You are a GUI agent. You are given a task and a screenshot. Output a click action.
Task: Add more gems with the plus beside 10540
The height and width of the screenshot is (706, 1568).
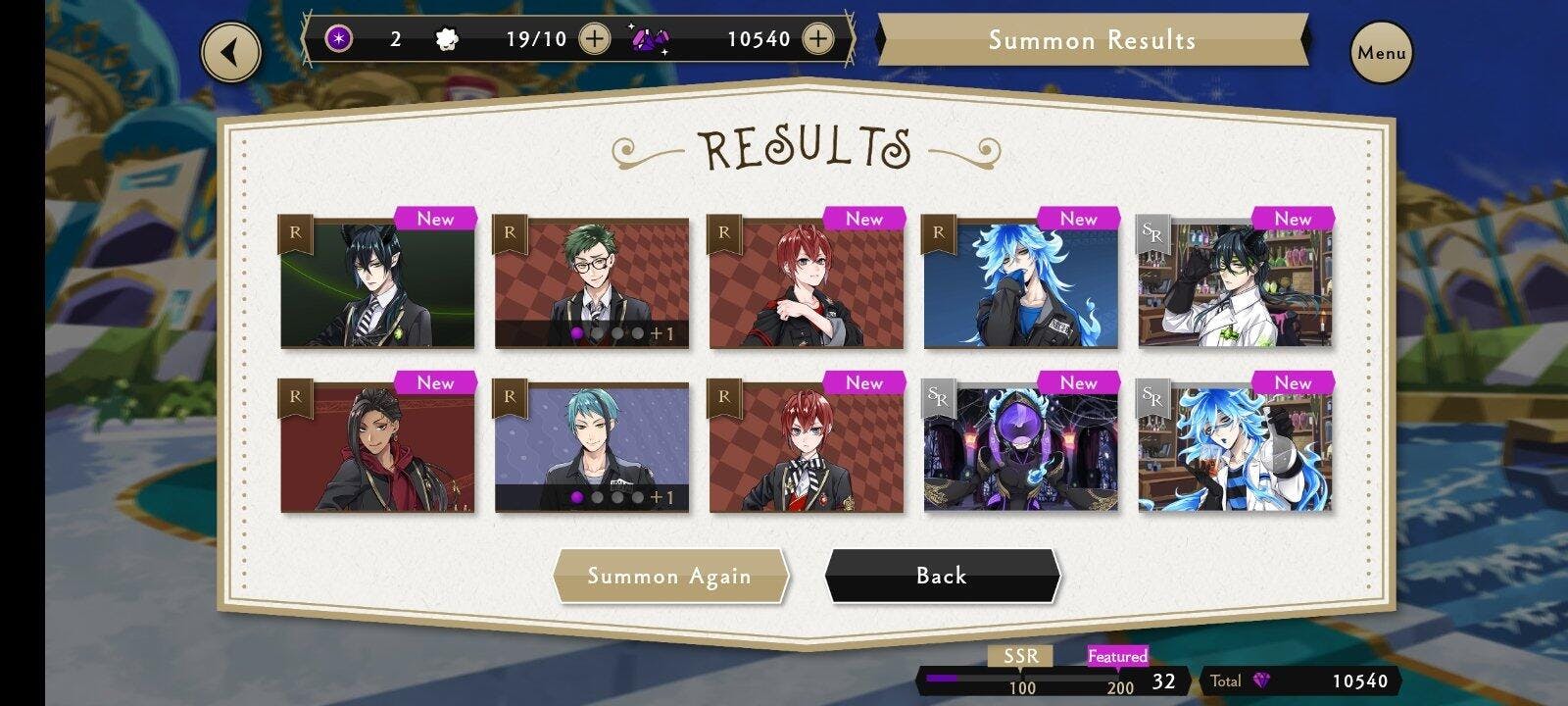tap(817, 39)
